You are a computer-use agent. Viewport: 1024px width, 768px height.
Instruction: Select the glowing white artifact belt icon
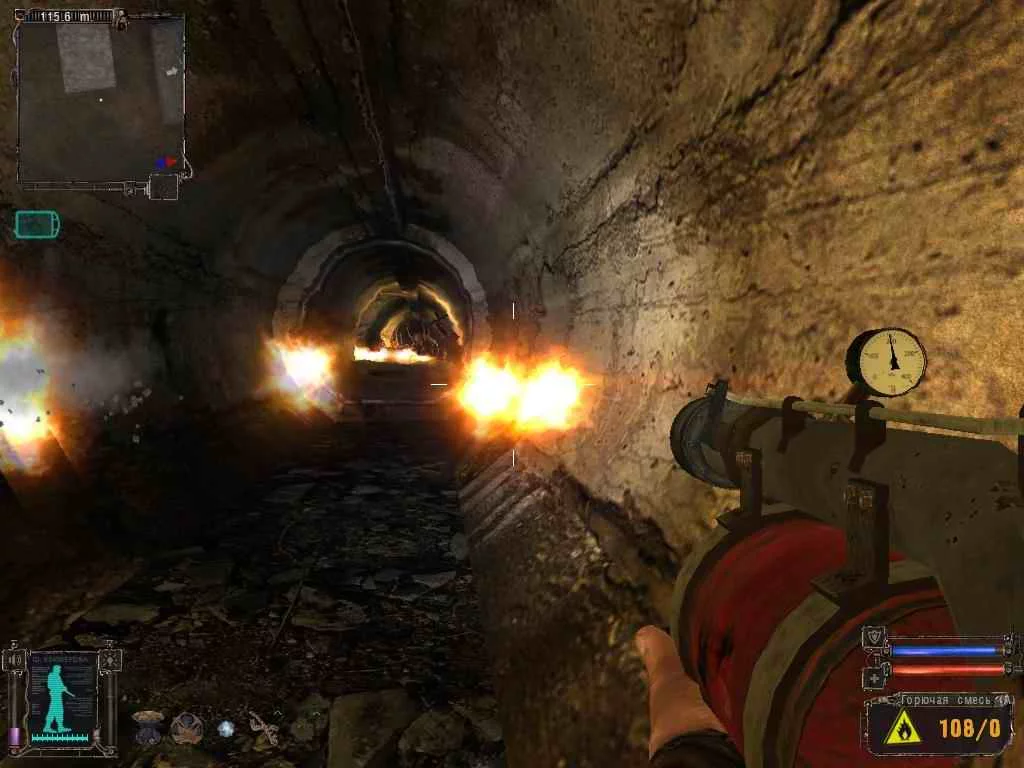click(x=226, y=727)
